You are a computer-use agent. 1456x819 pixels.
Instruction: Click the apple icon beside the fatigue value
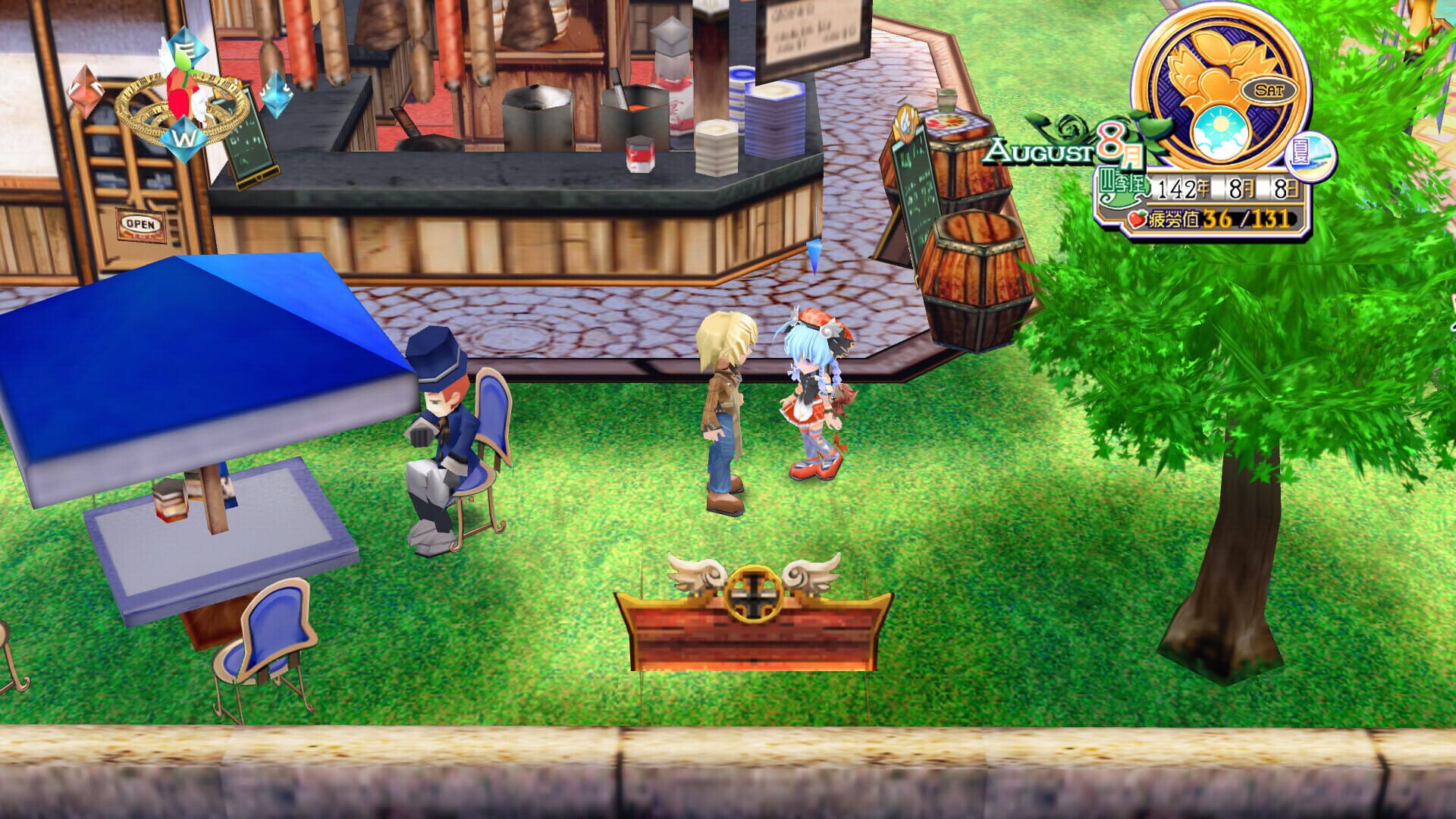pos(1137,218)
